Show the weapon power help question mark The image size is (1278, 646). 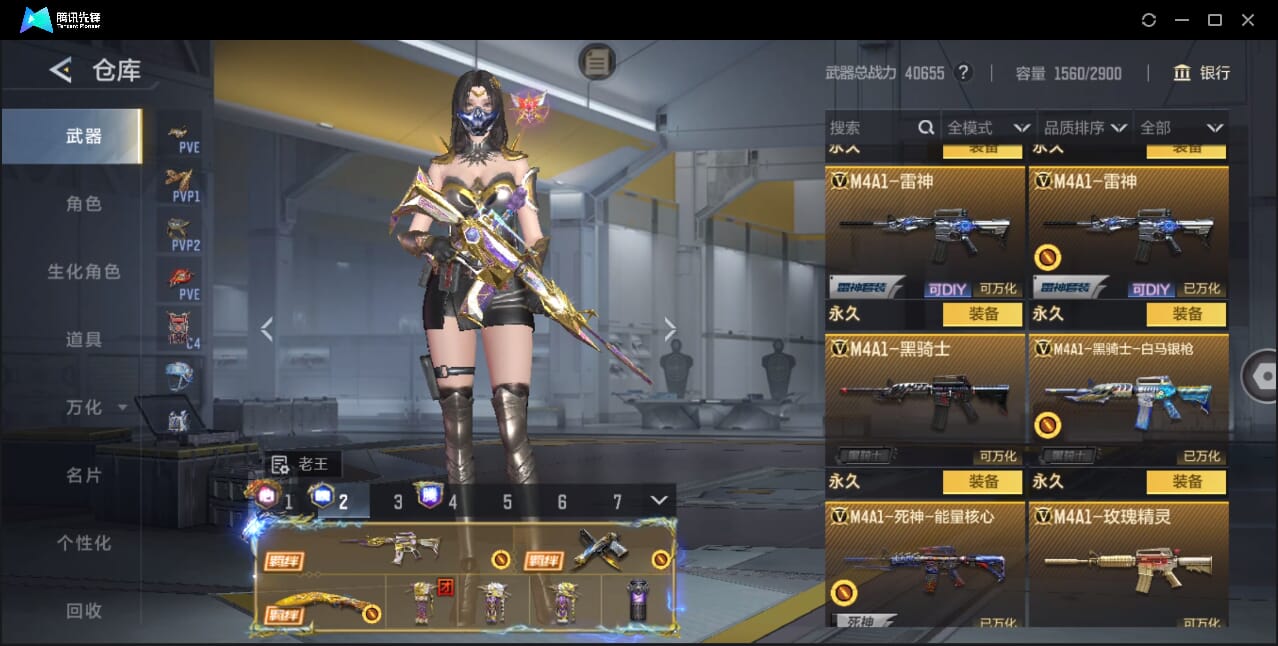963,73
